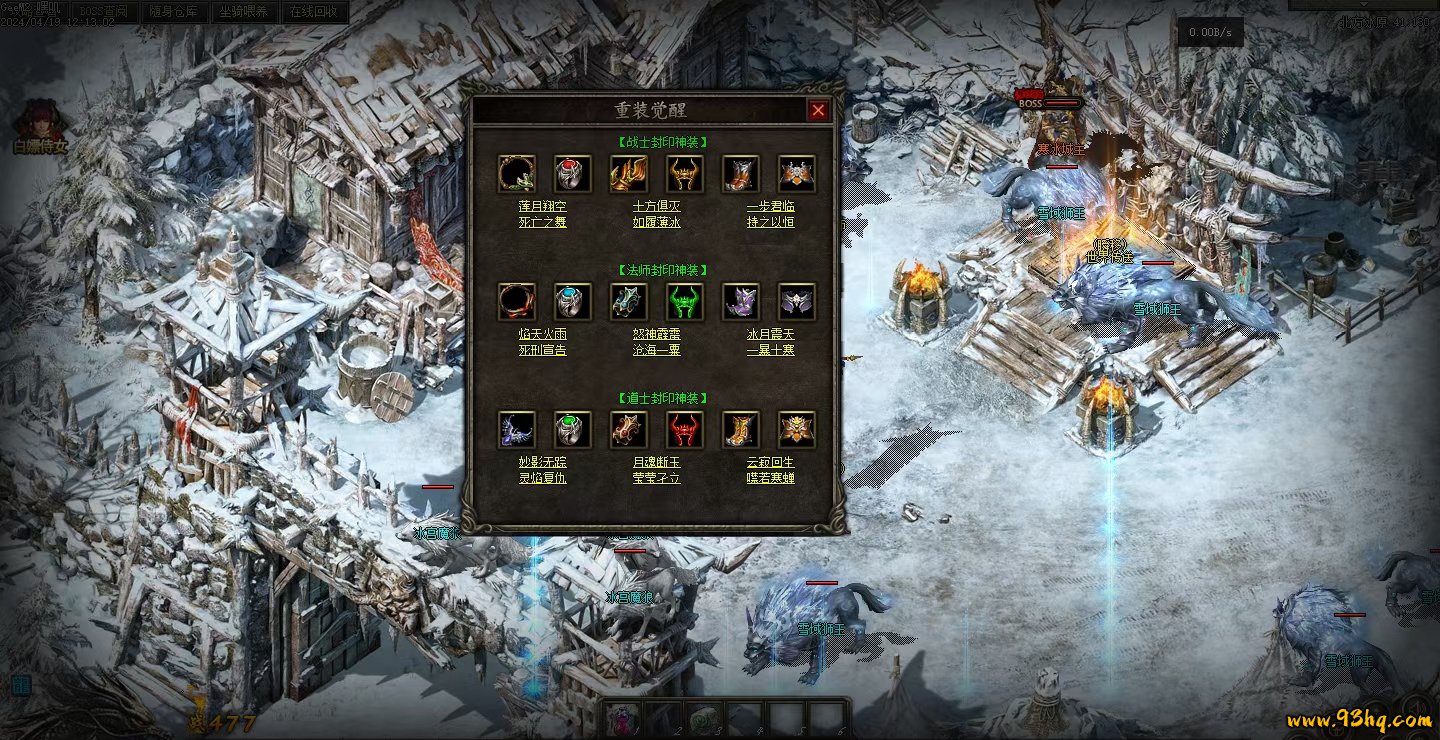Choose the 死刑宣告 link
The image size is (1440, 740).
point(543,350)
